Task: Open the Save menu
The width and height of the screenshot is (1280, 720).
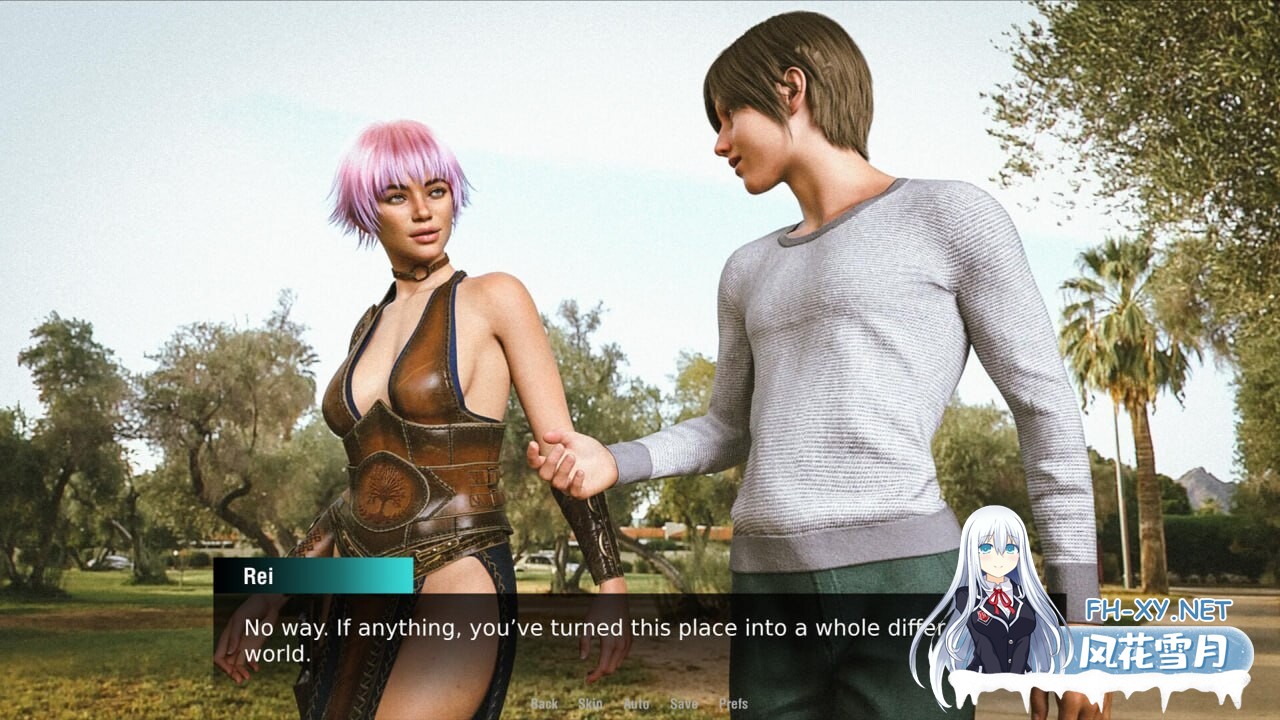Action: click(684, 704)
